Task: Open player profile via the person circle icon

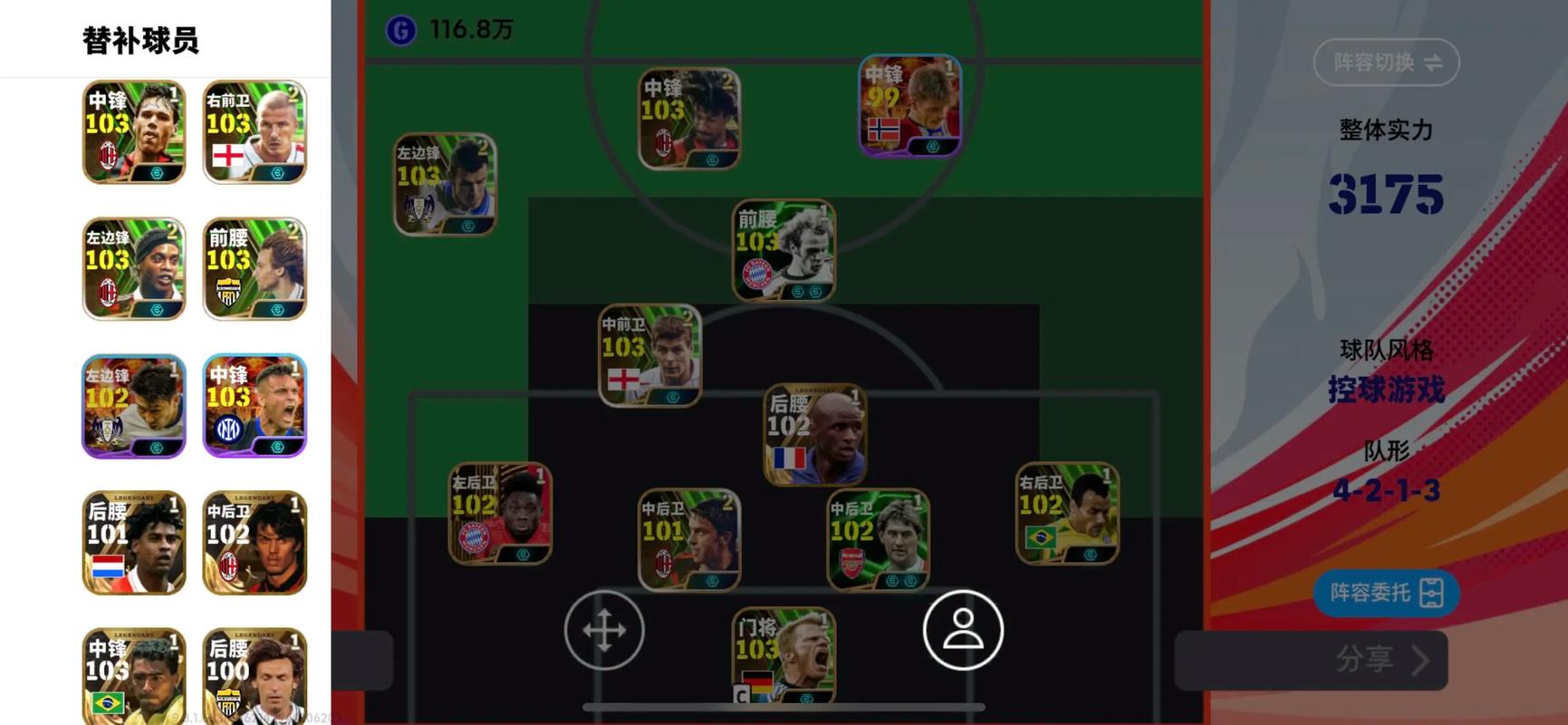Action: tap(962, 629)
